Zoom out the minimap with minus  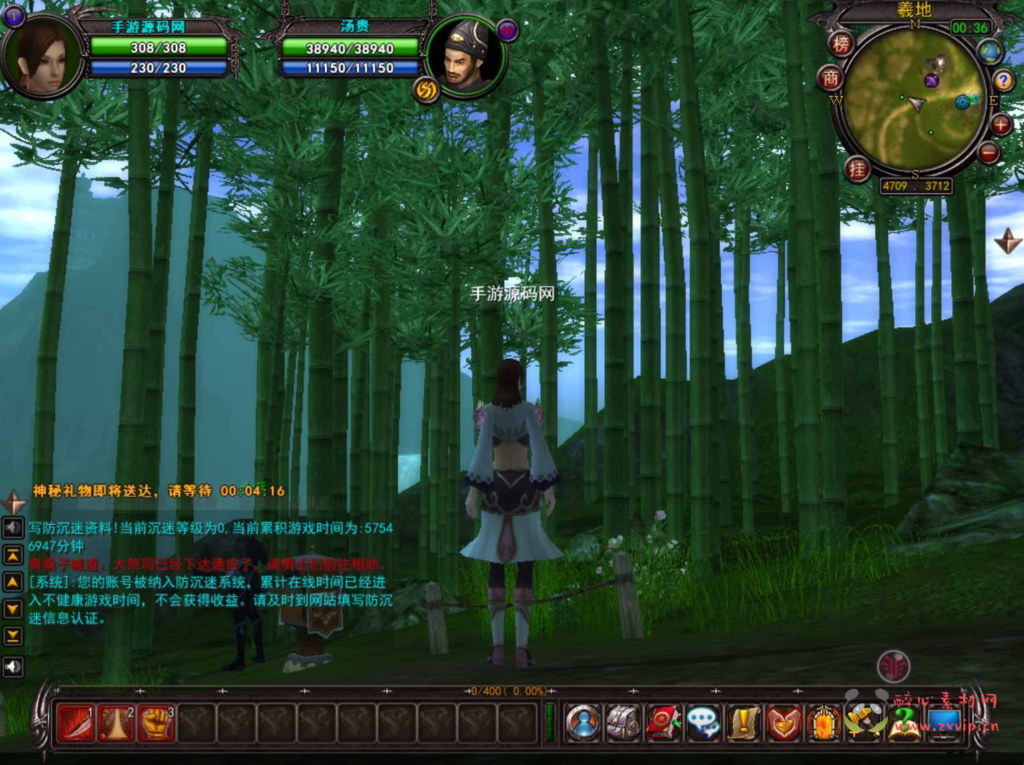tap(988, 153)
